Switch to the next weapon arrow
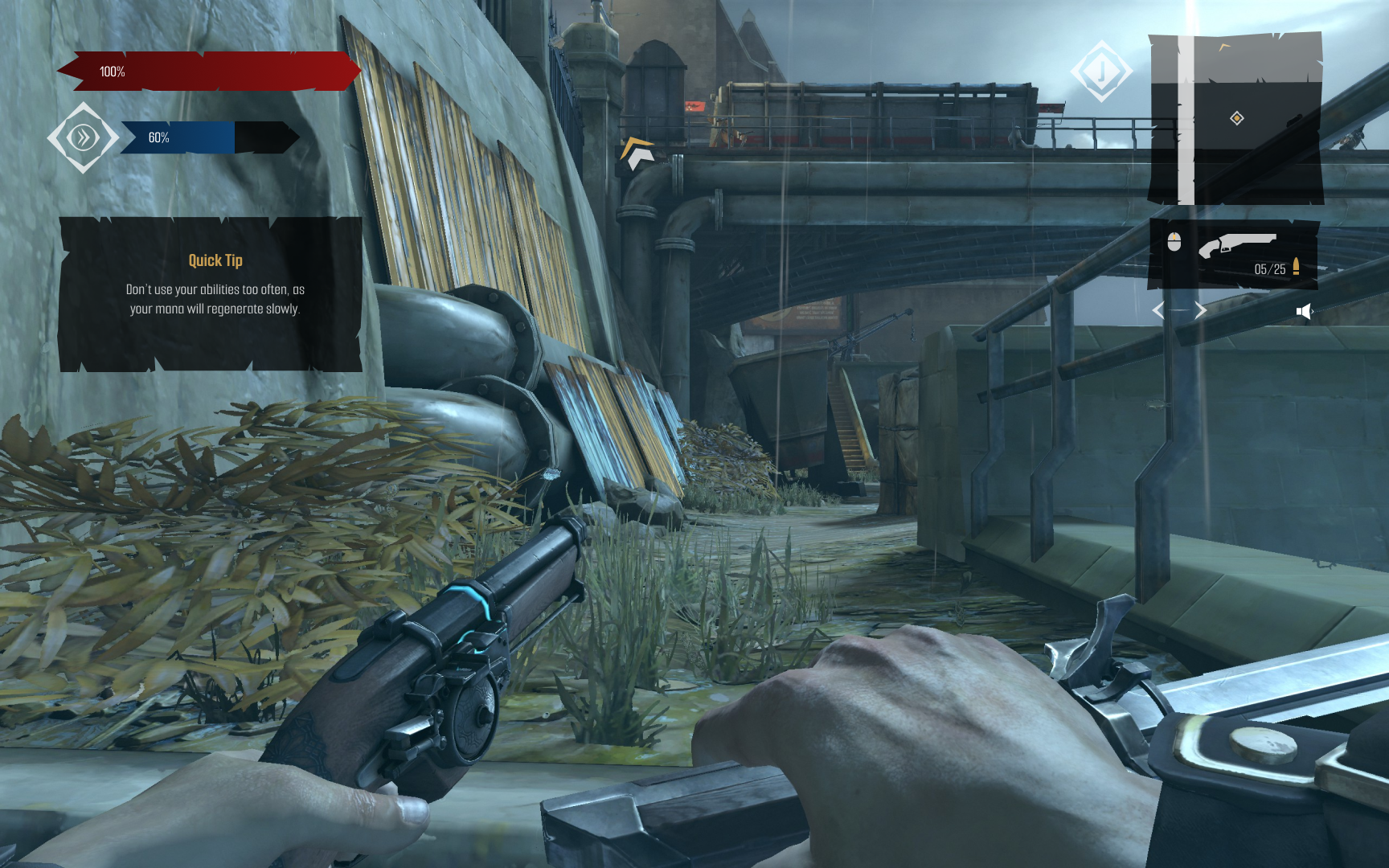This screenshot has width=1389, height=868. click(1200, 310)
